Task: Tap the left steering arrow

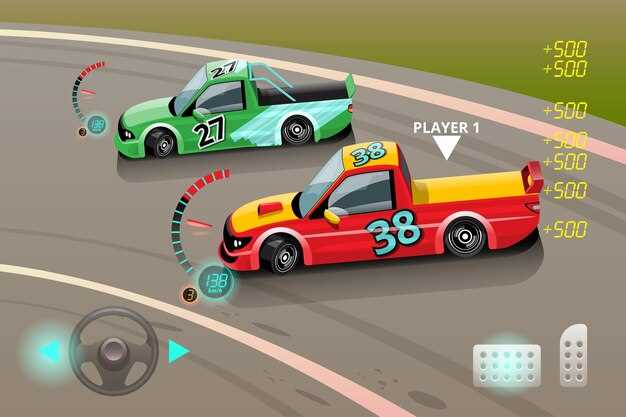Action: 48,351
